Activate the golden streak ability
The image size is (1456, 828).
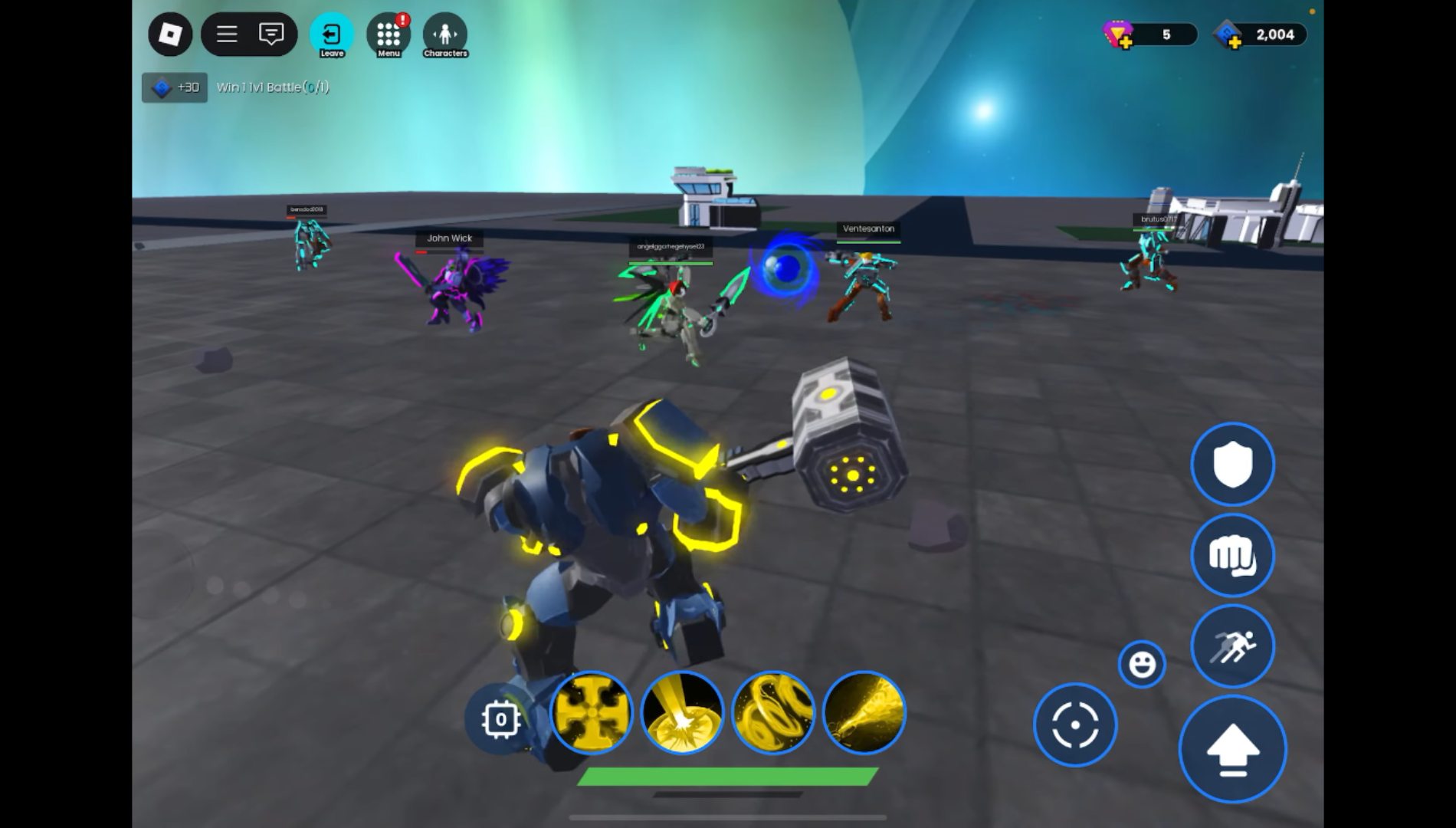click(x=864, y=712)
